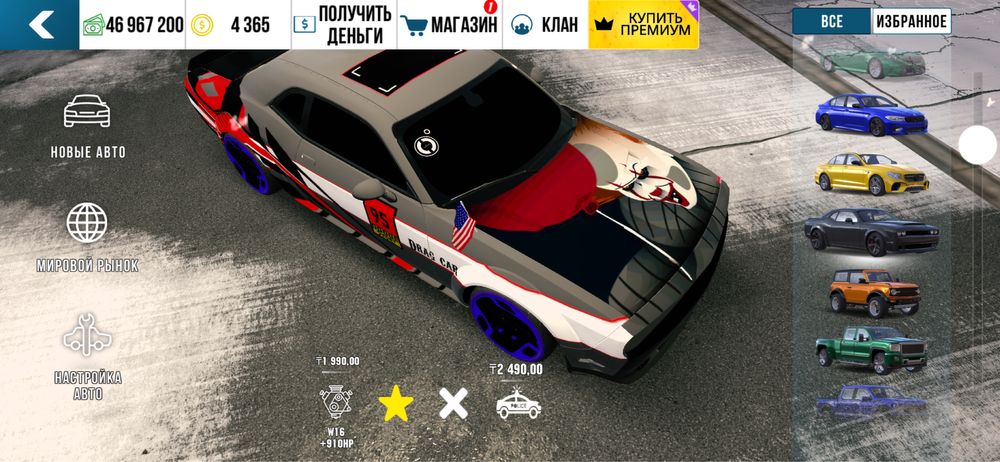Screen dimensions: 1000x462
Task: Go back with the arrow button
Action: point(39,25)
